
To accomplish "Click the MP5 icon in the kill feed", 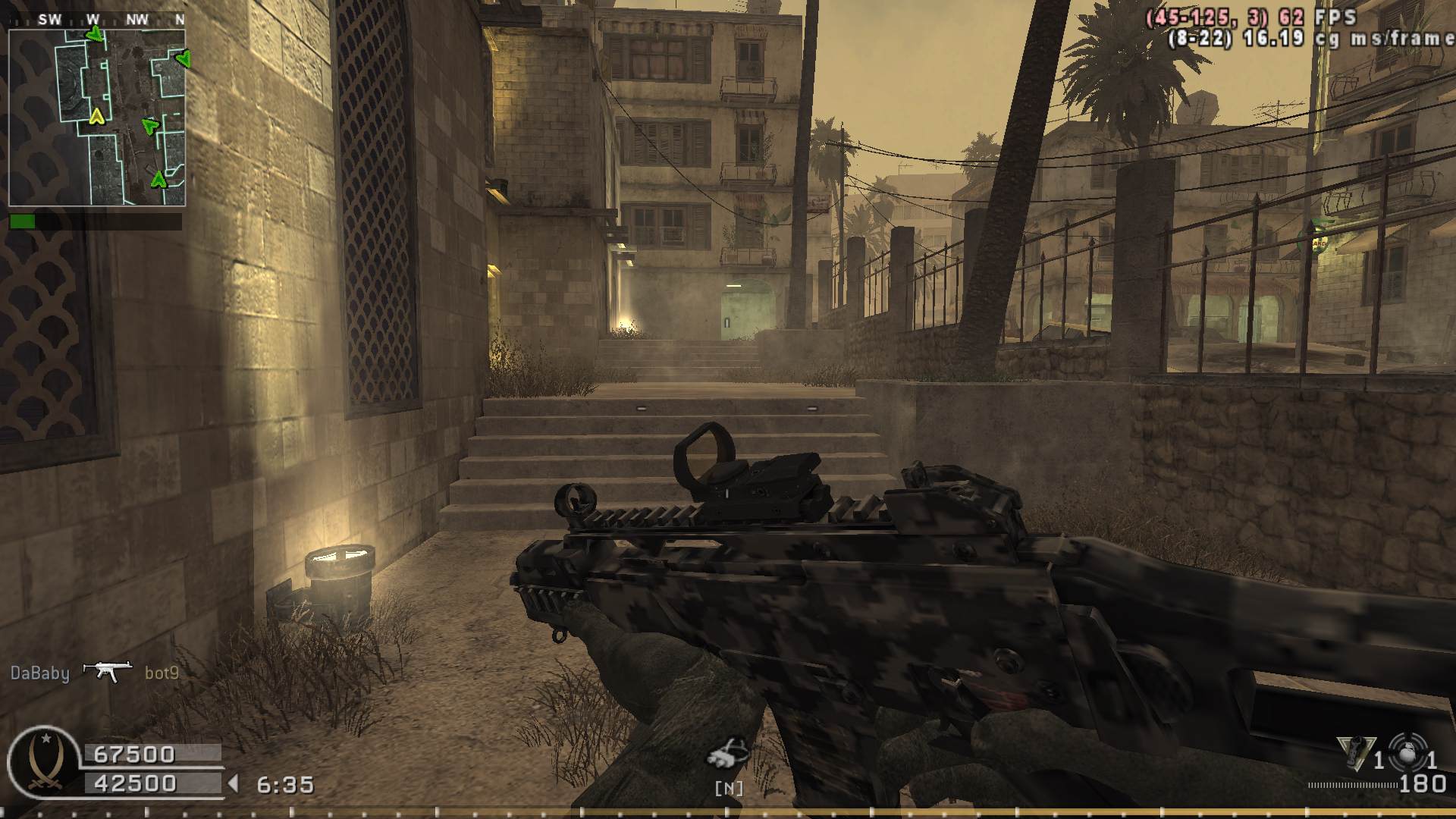I will click(107, 671).
